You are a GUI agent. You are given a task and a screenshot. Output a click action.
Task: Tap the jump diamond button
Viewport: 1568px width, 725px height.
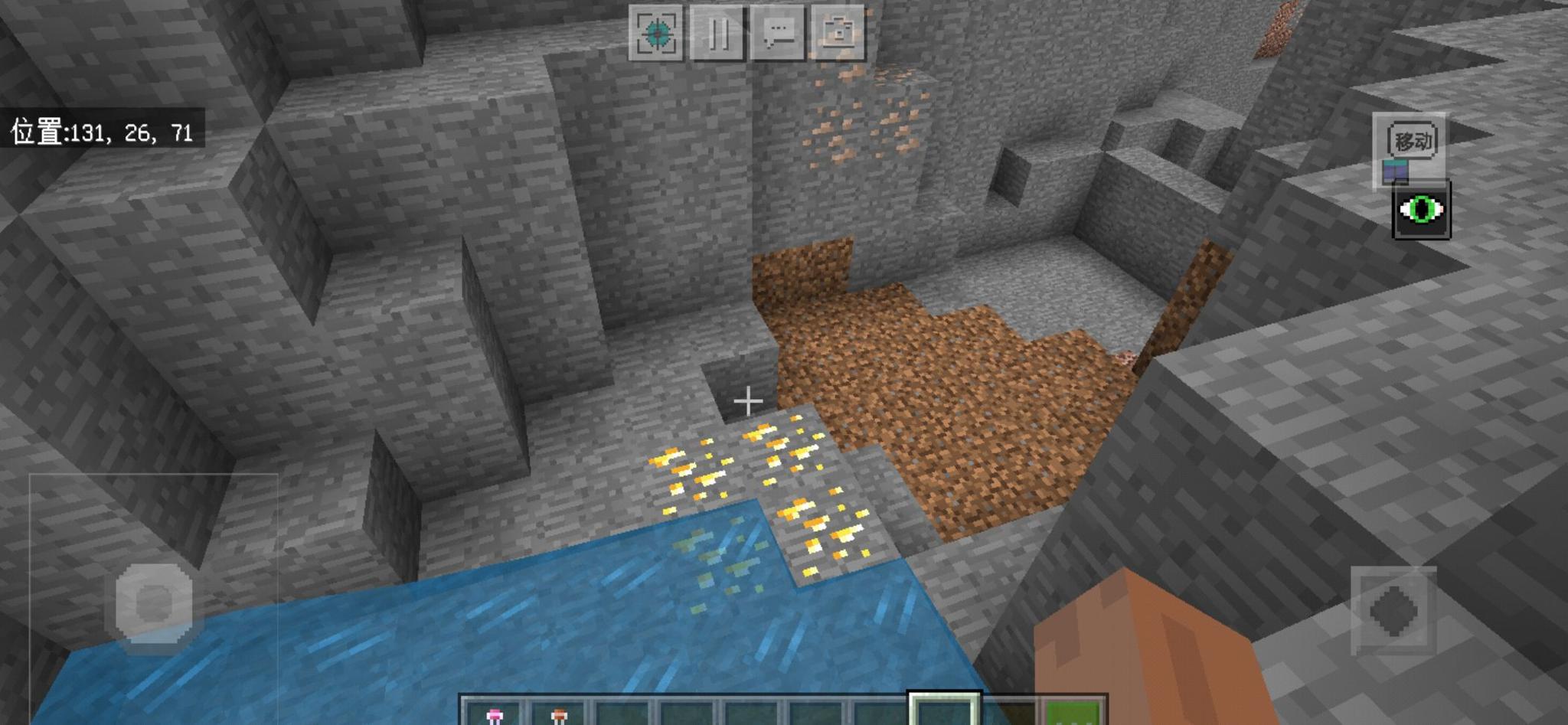tap(1393, 610)
